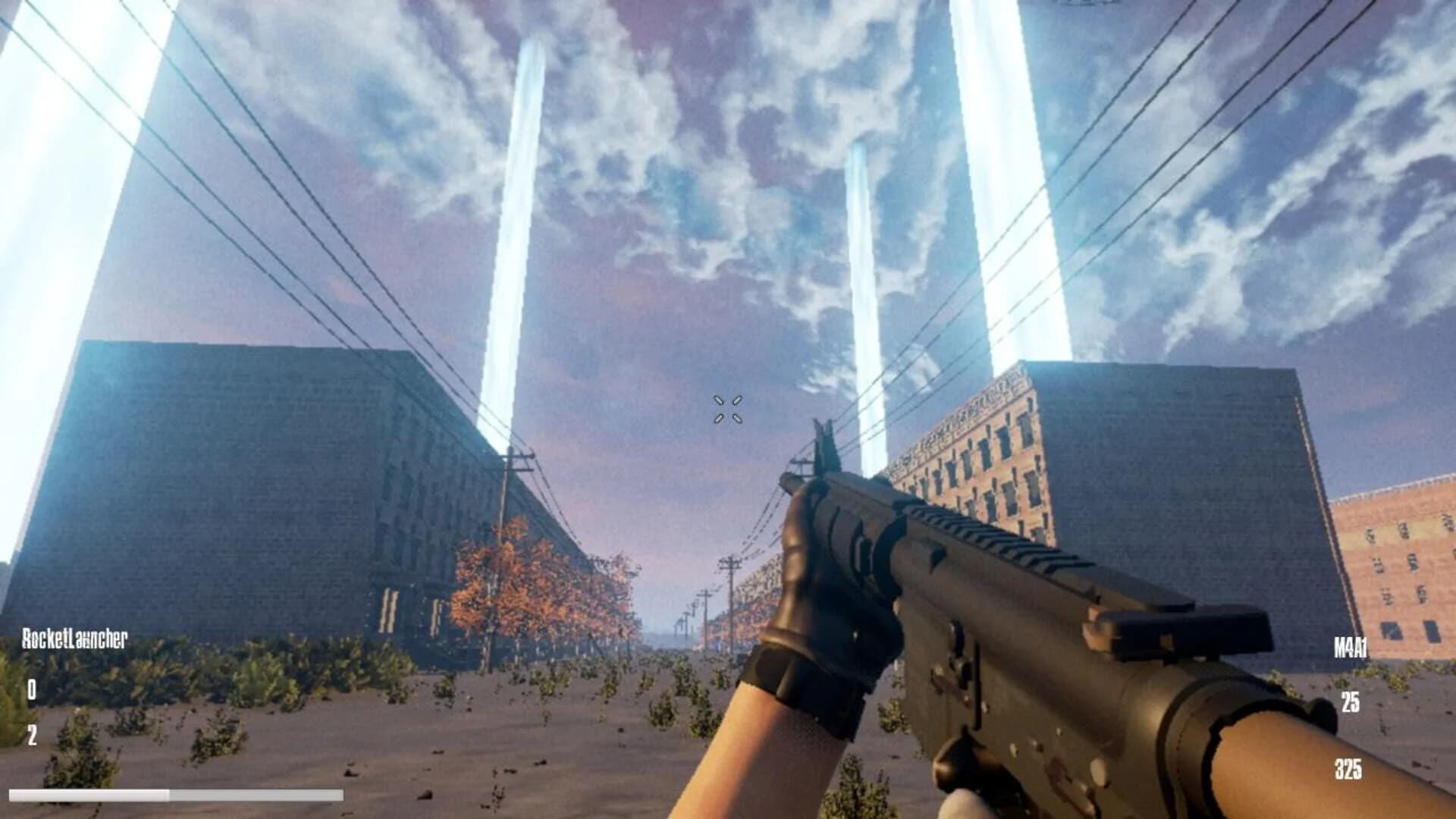The width and height of the screenshot is (1456, 819).
Task: Click the crosshair at screen center
Action: 726,409
